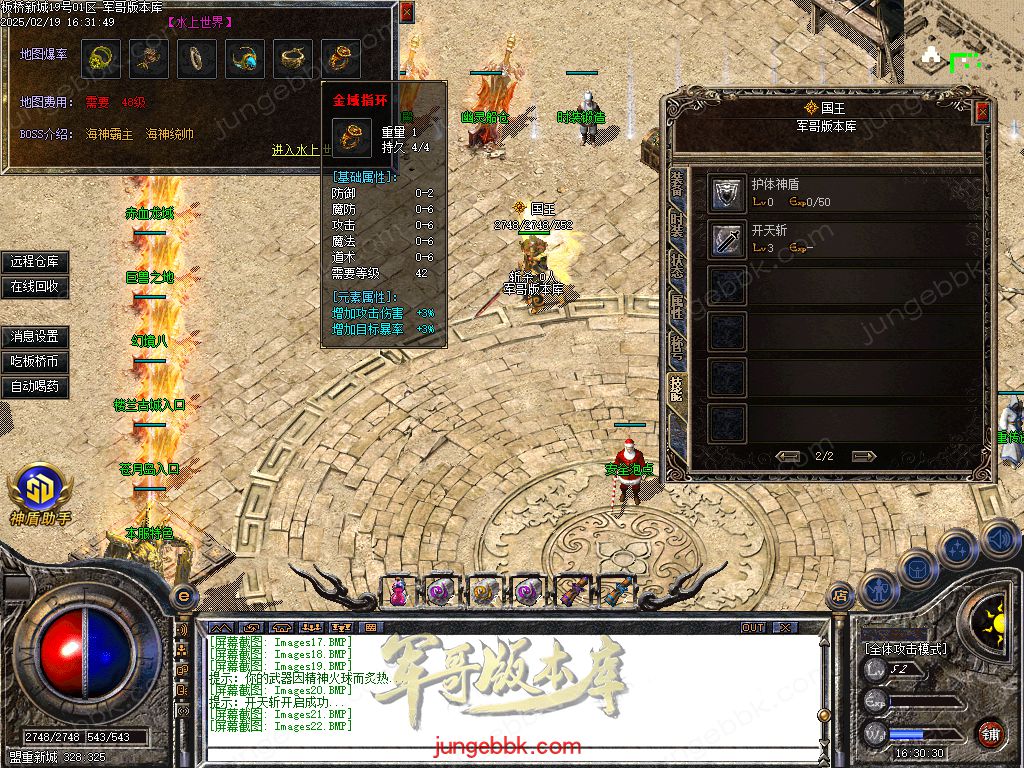Open the 神盾助手 assistant
This screenshot has height=768, width=1024.
[x=40, y=495]
